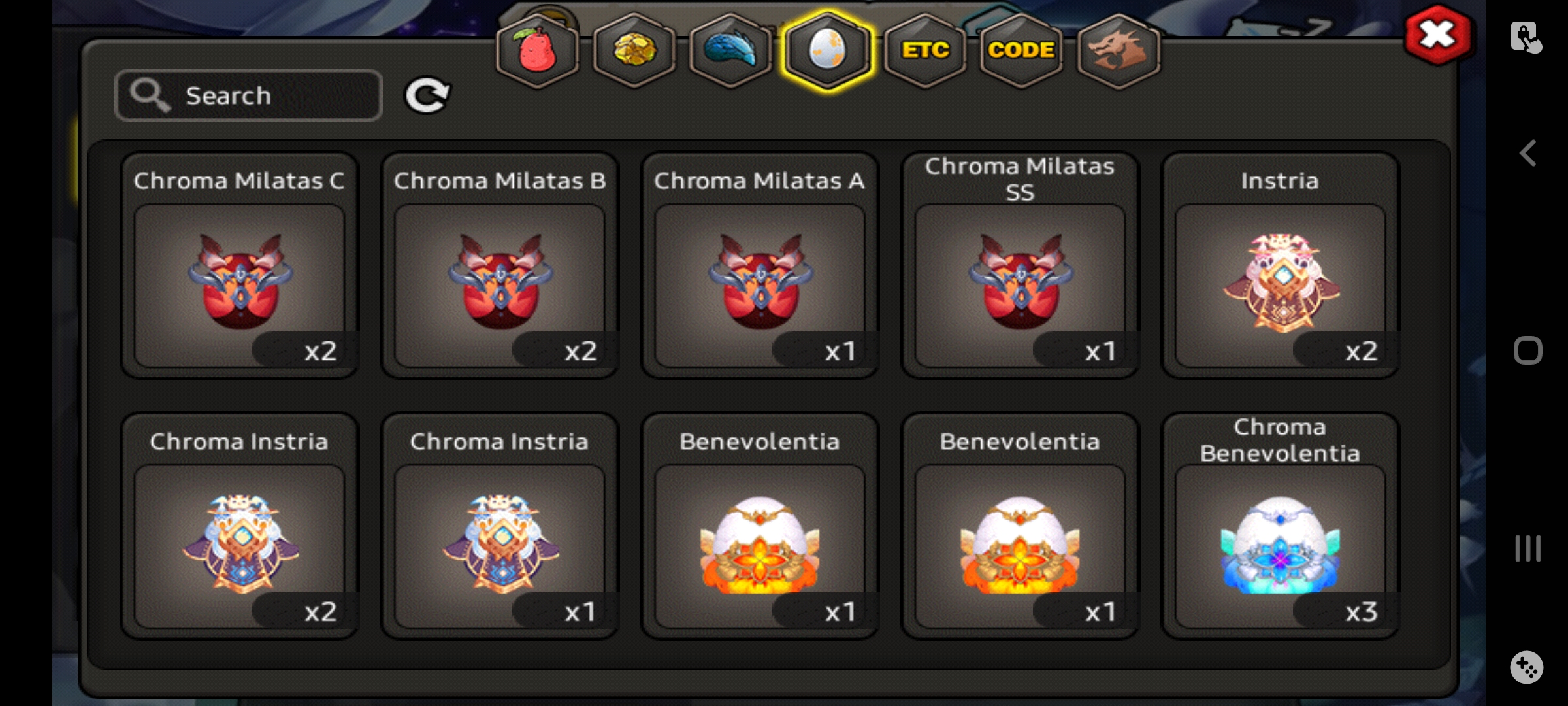
Task: Open the ETC category tab
Action: click(x=924, y=50)
